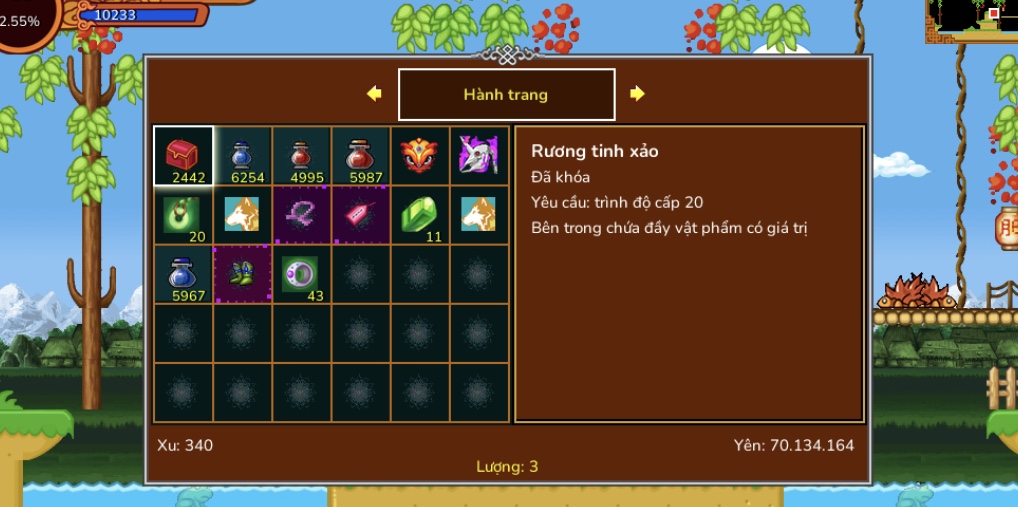Open the minimap in the corner
Screen dimensions: 1018x507
[971, 20]
